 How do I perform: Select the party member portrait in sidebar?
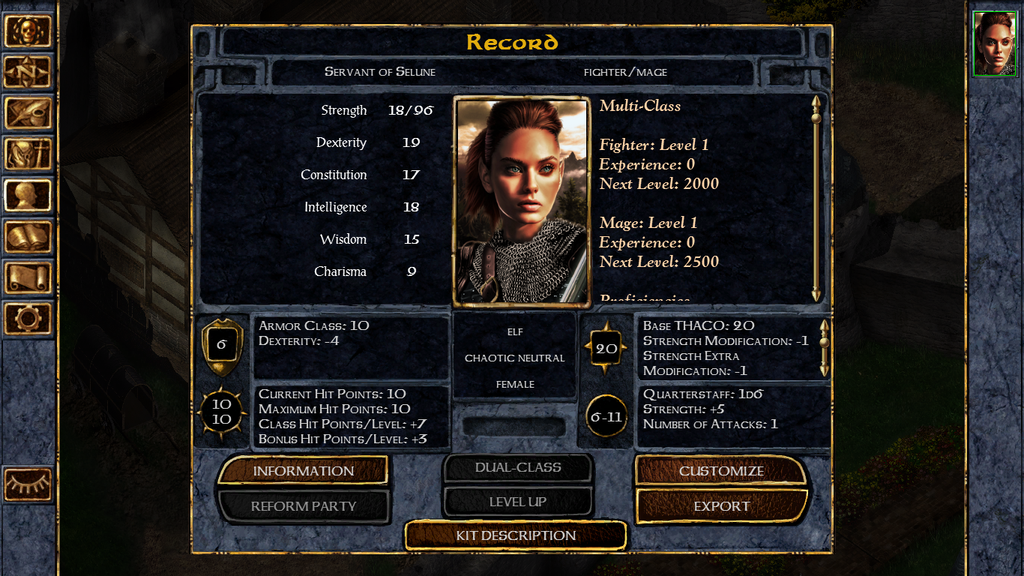(994, 44)
